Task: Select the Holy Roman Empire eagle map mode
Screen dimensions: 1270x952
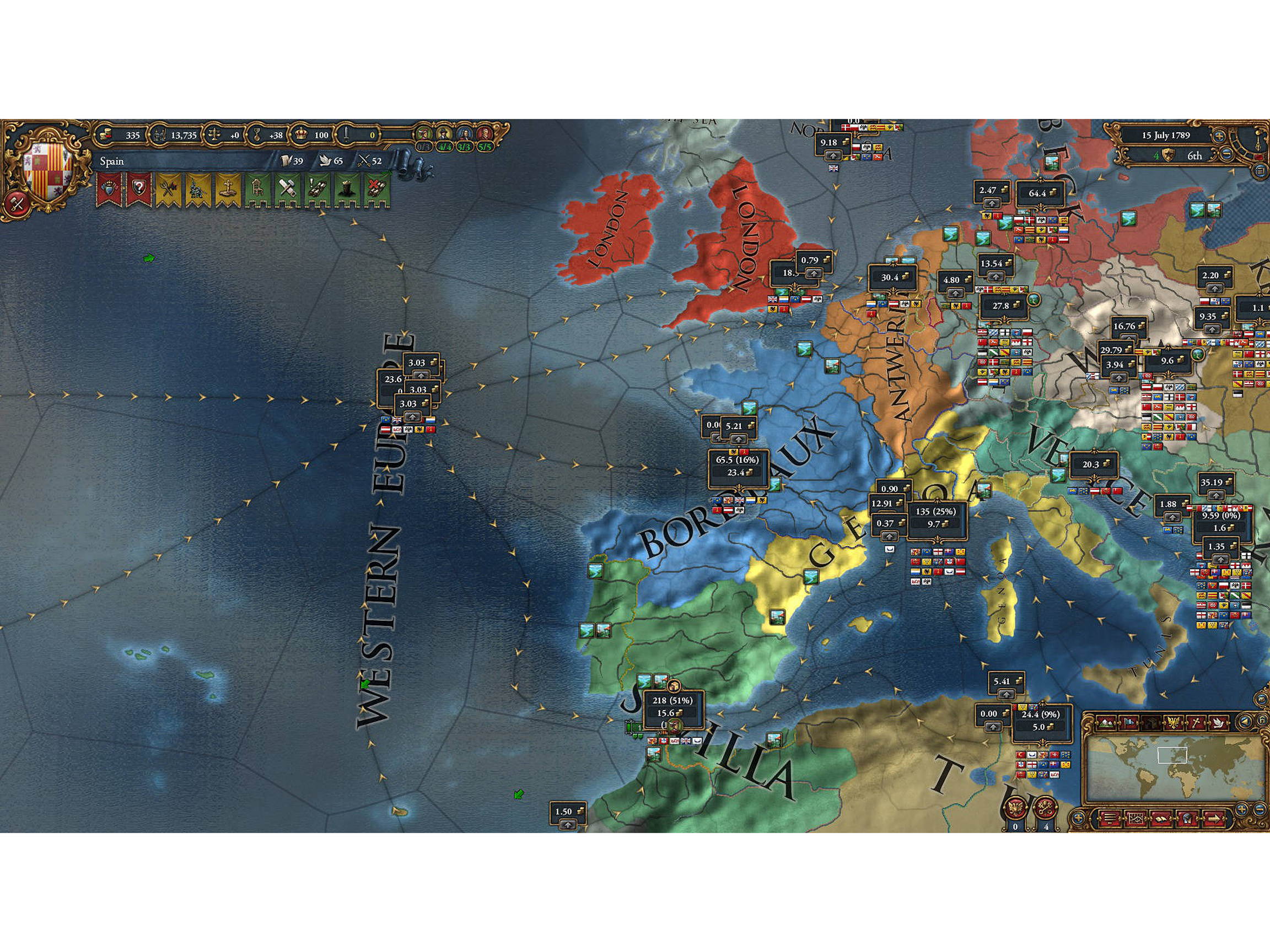Action: point(1174,722)
